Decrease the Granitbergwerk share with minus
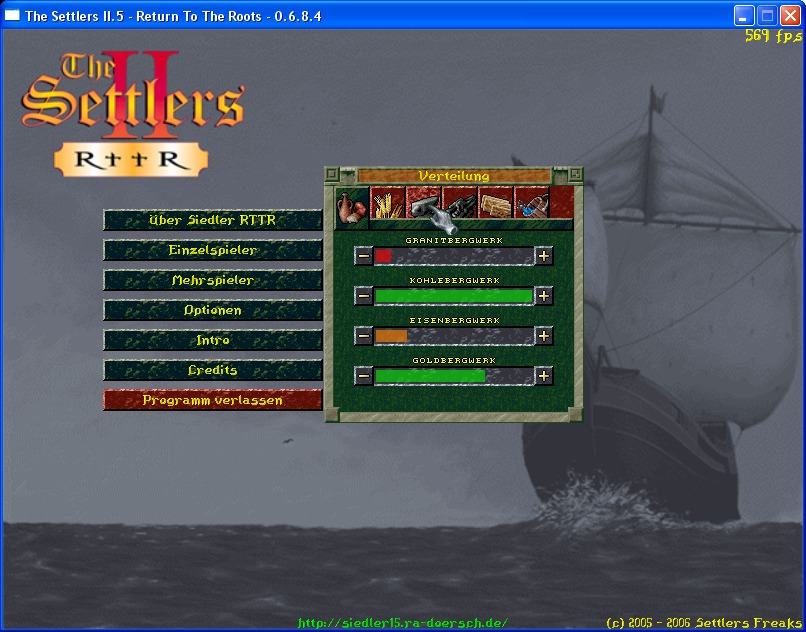 (363, 256)
